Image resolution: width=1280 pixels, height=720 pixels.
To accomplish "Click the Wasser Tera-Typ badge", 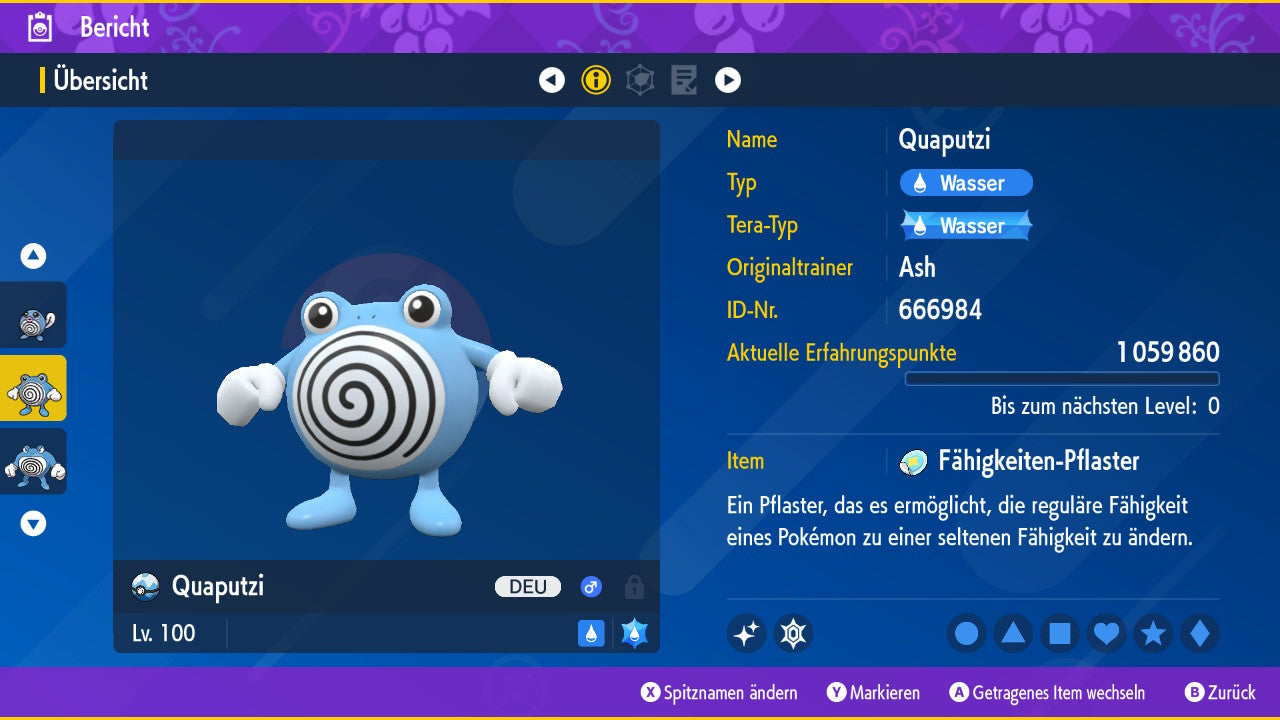I will pyautogui.click(x=966, y=226).
